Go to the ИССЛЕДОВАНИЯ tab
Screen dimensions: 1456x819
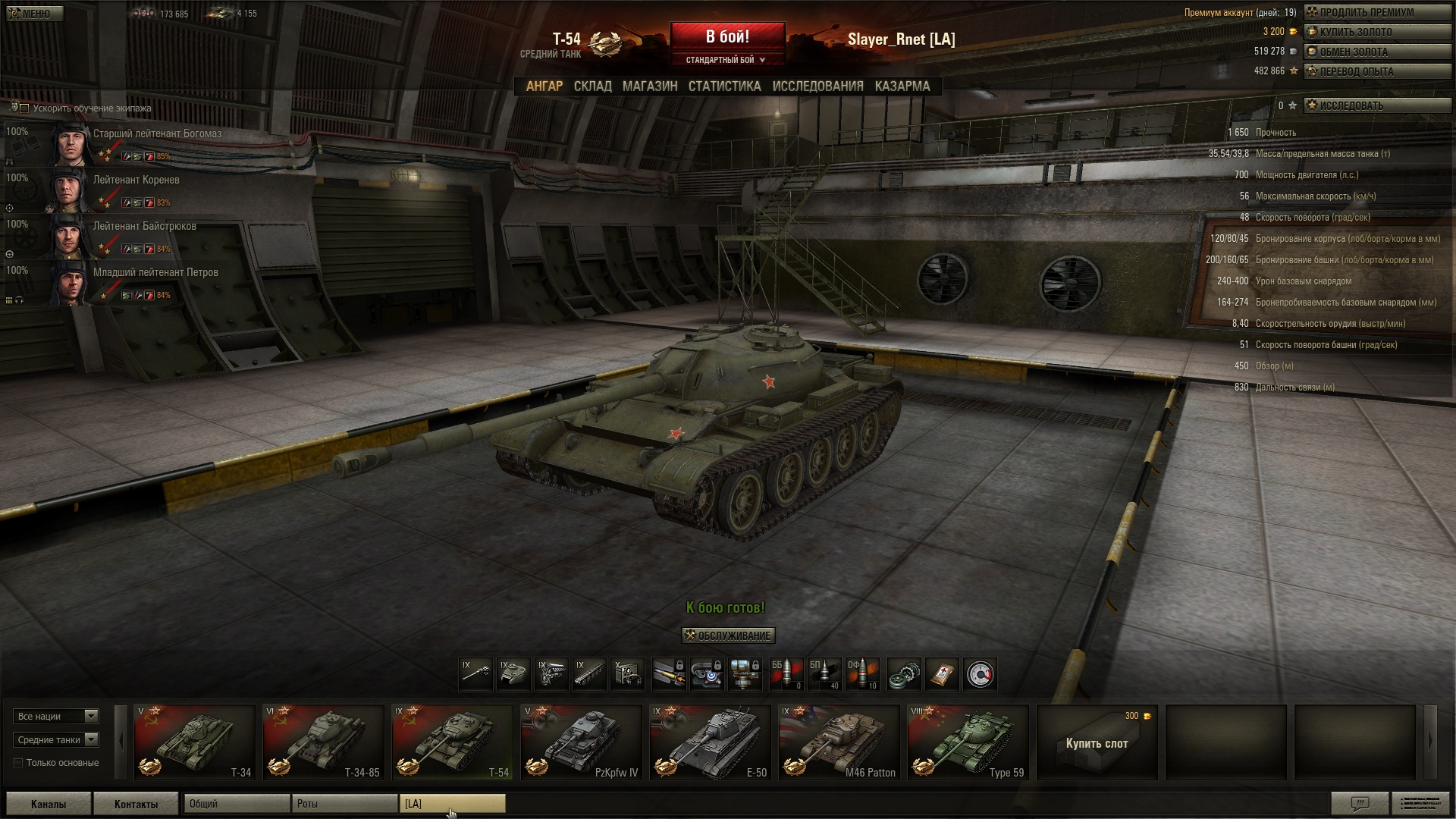click(817, 86)
